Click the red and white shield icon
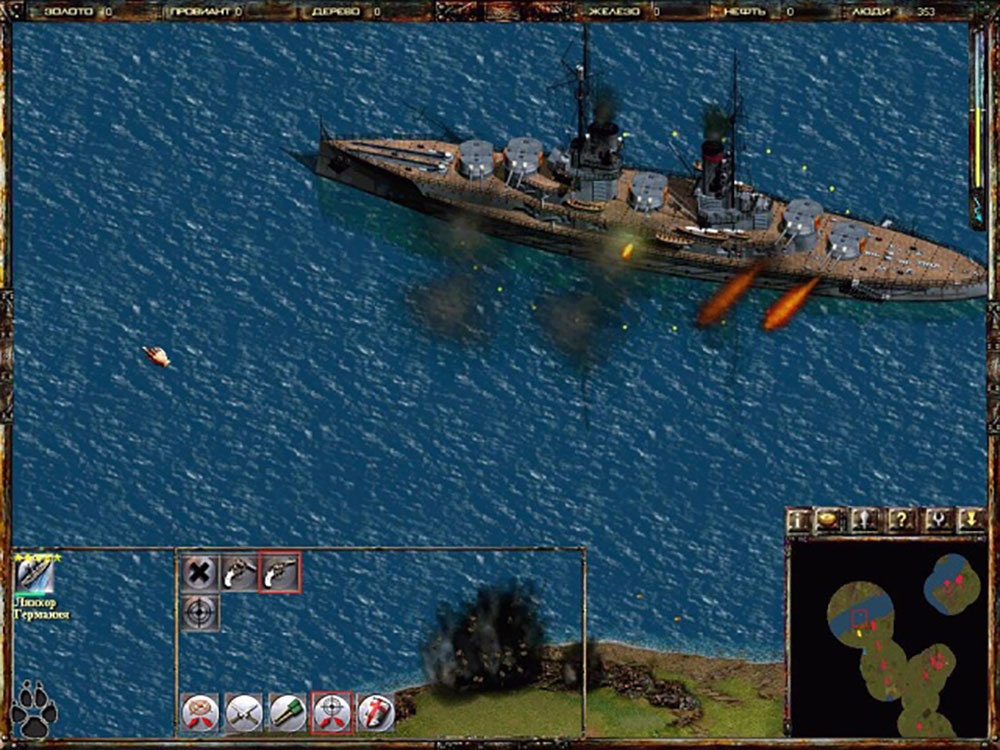Viewport: 1000px width, 750px height. coord(376,711)
